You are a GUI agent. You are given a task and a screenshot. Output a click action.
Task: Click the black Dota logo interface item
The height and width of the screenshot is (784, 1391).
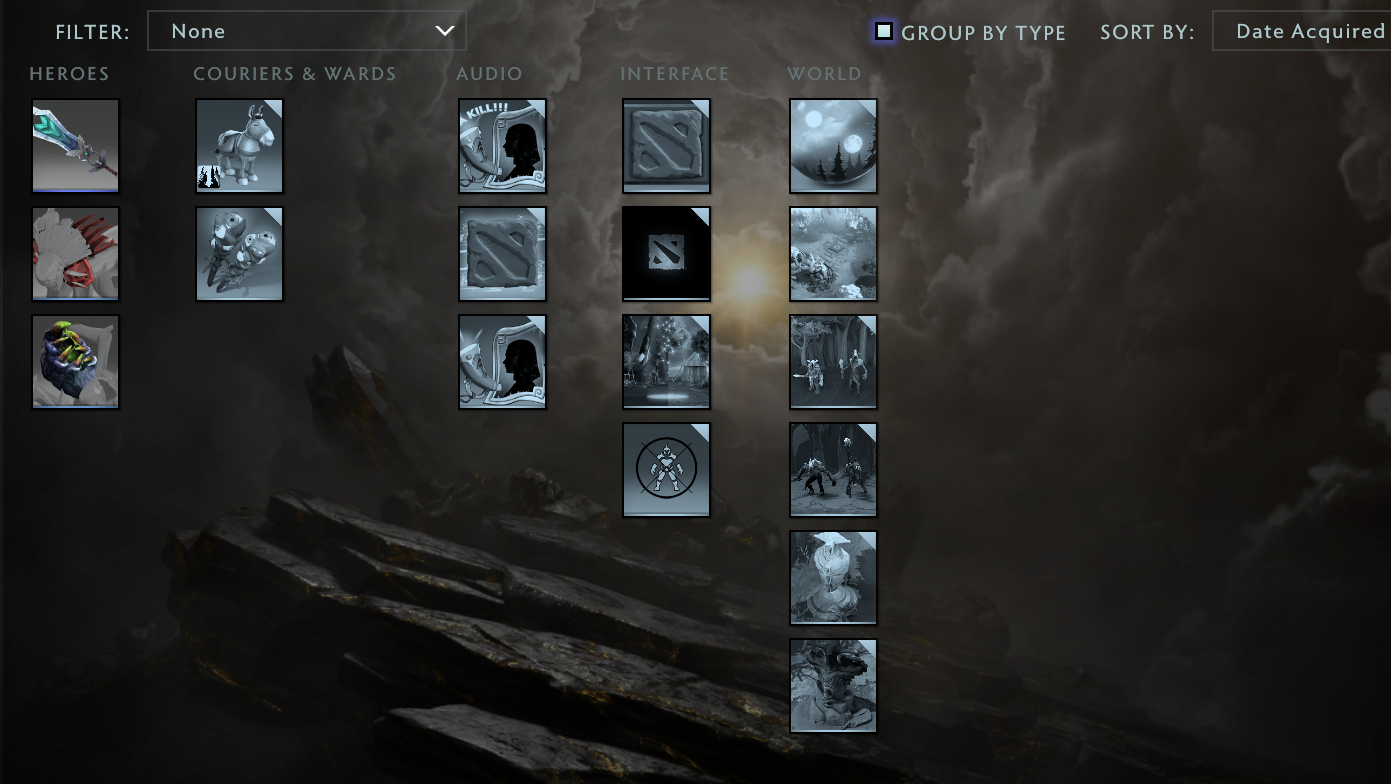[666, 253]
